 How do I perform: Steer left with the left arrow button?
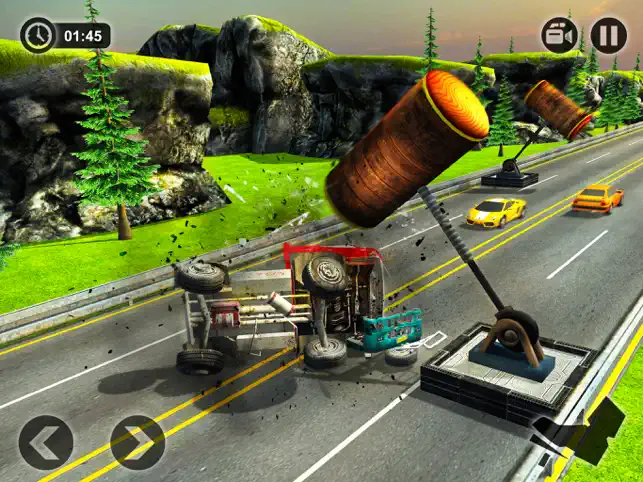click(x=46, y=442)
